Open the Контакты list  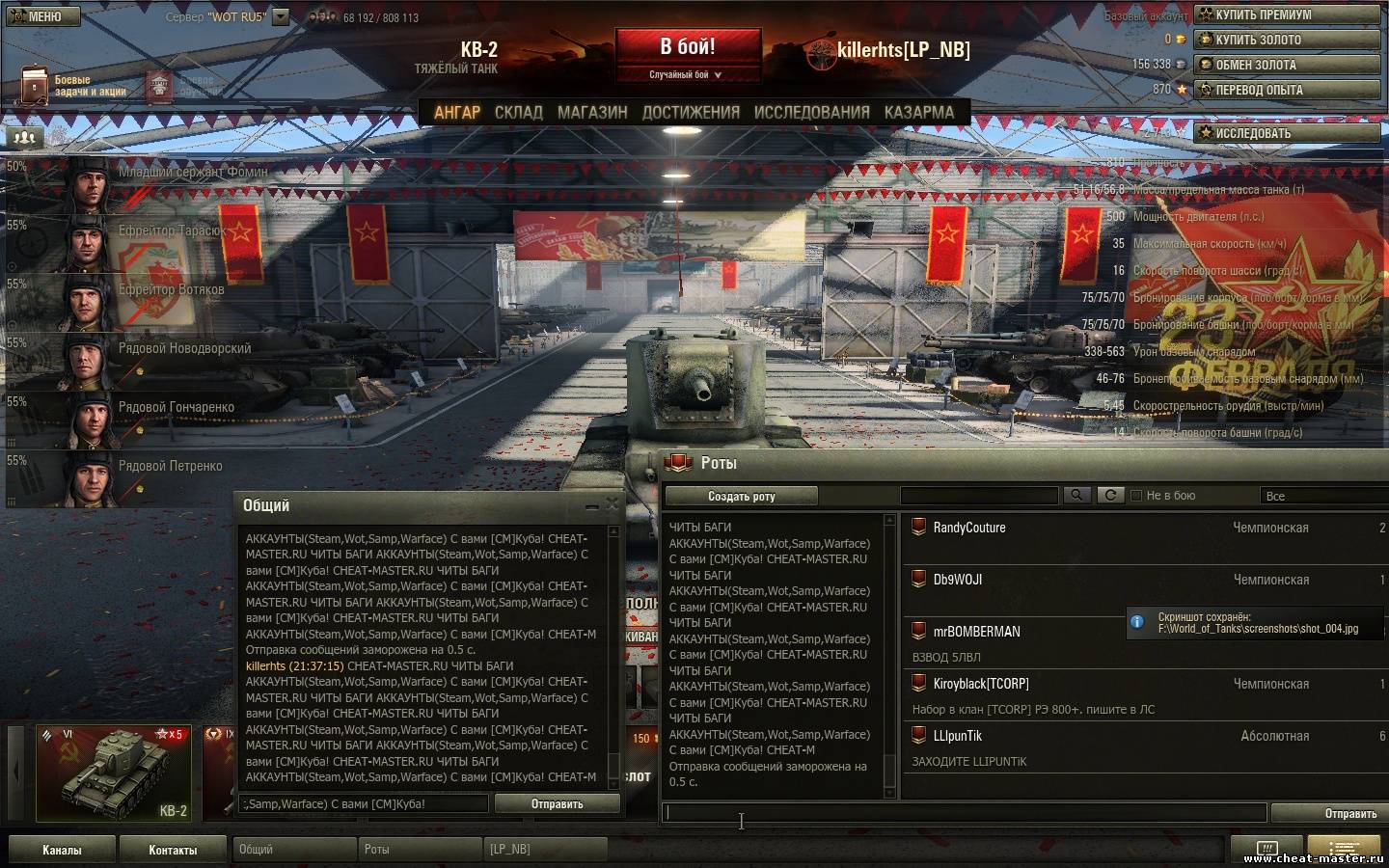(173, 850)
